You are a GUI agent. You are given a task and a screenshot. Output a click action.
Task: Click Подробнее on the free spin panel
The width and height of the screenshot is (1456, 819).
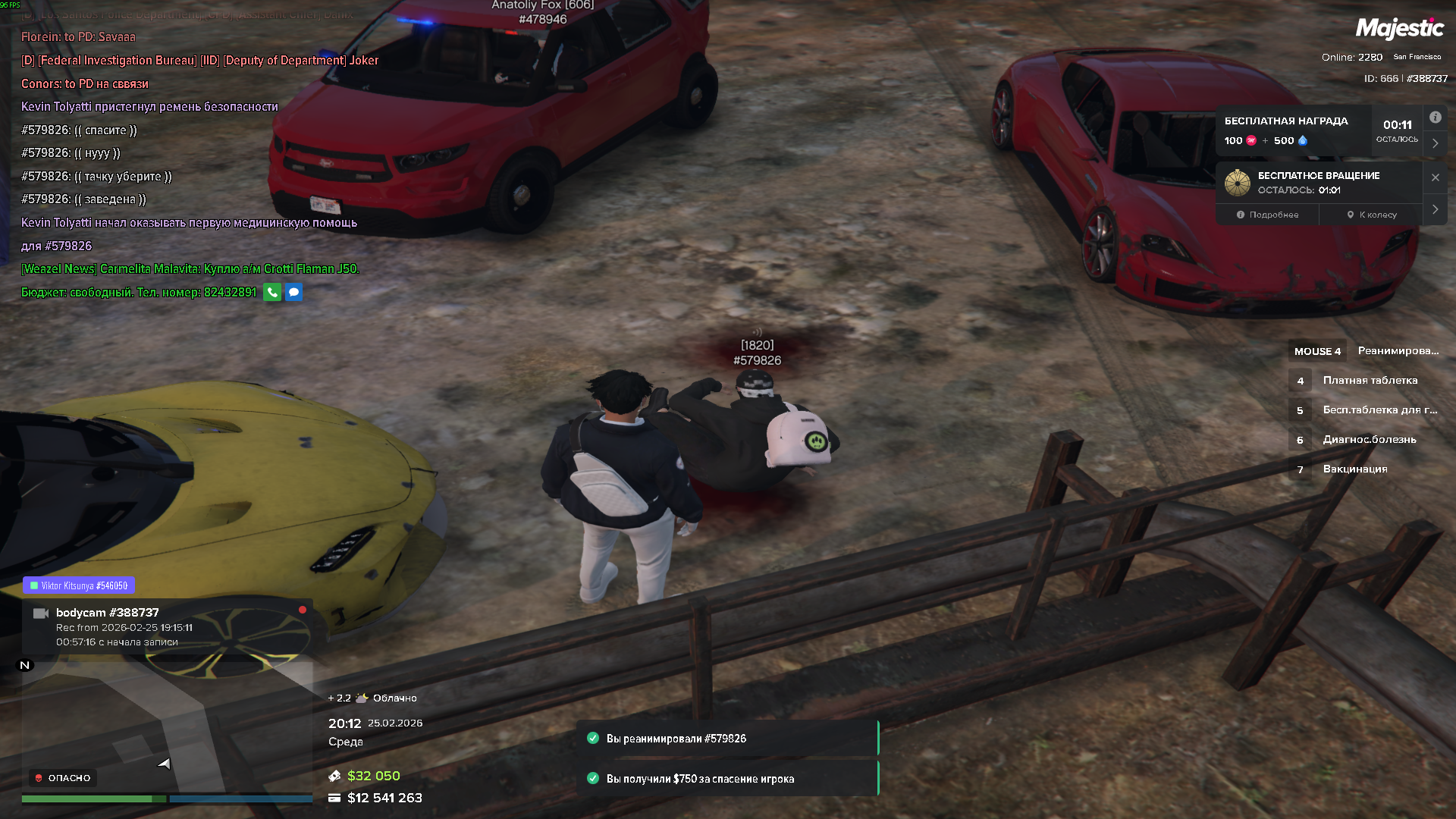[x=1267, y=215]
